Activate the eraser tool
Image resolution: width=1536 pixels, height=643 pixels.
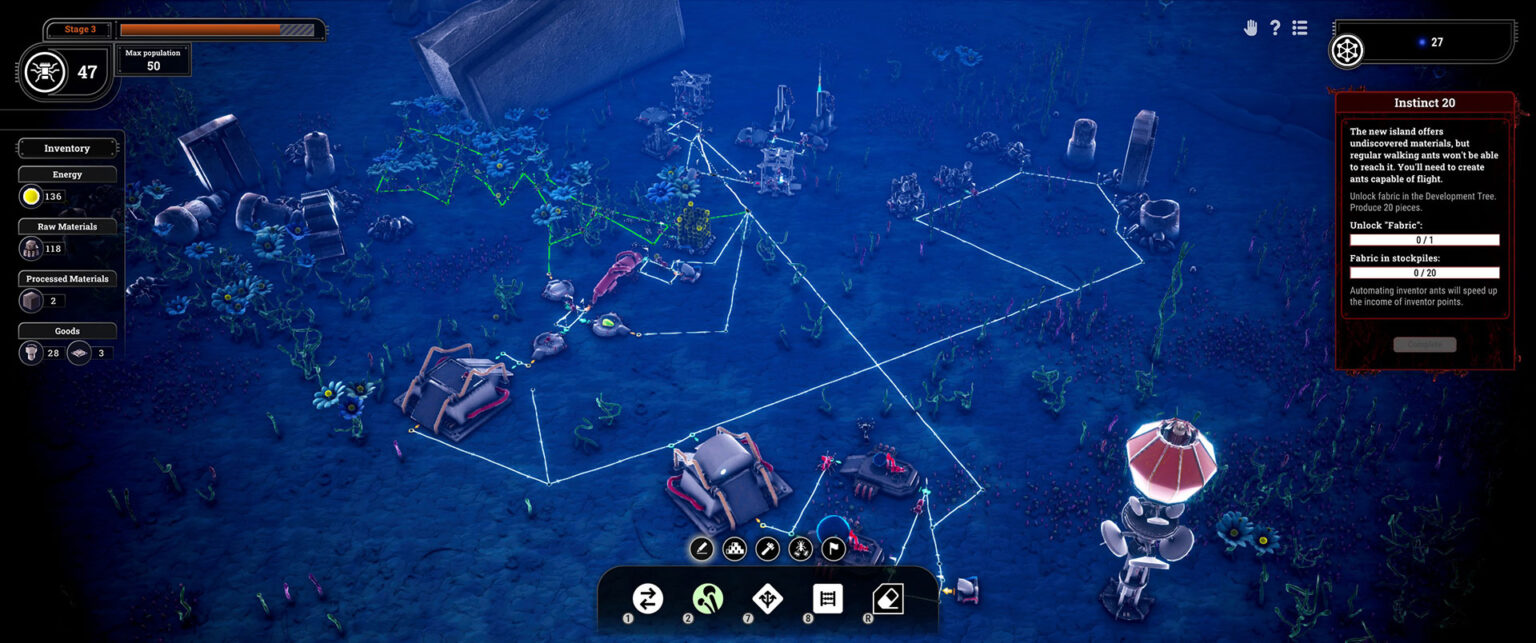(x=887, y=599)
